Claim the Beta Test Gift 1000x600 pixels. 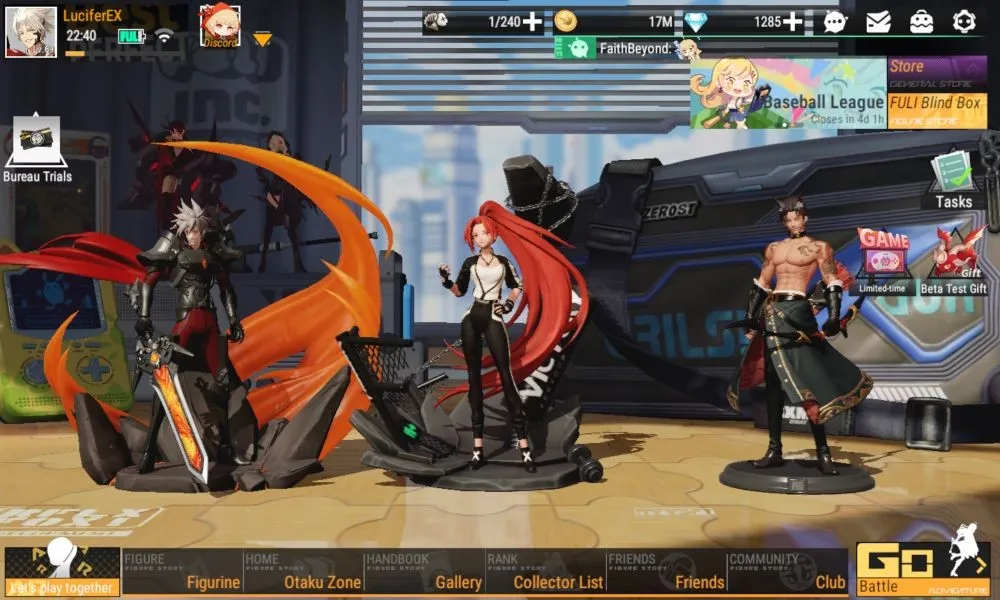pos(953,262)
